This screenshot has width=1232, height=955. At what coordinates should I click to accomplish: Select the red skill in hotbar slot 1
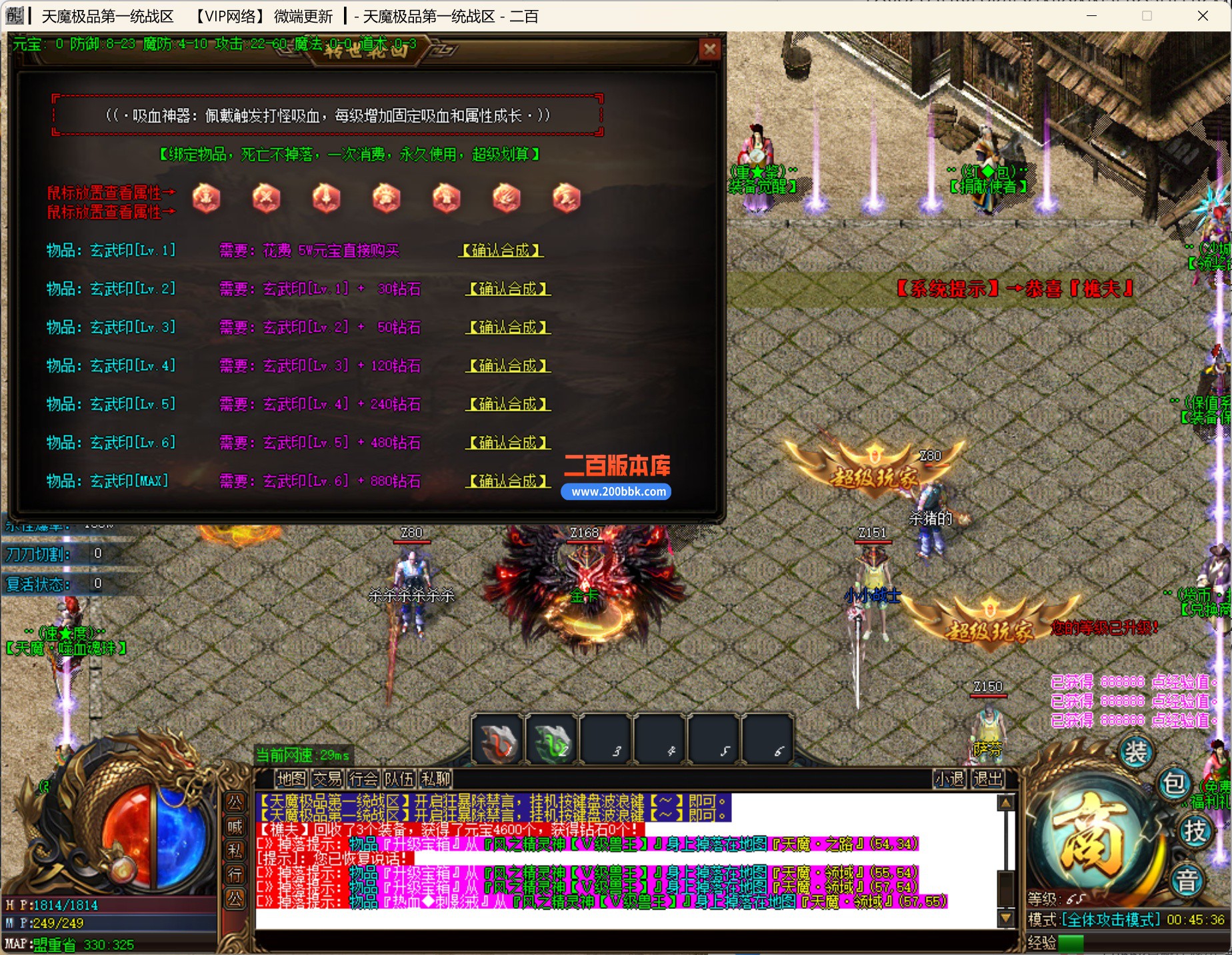tap(498, 740)
